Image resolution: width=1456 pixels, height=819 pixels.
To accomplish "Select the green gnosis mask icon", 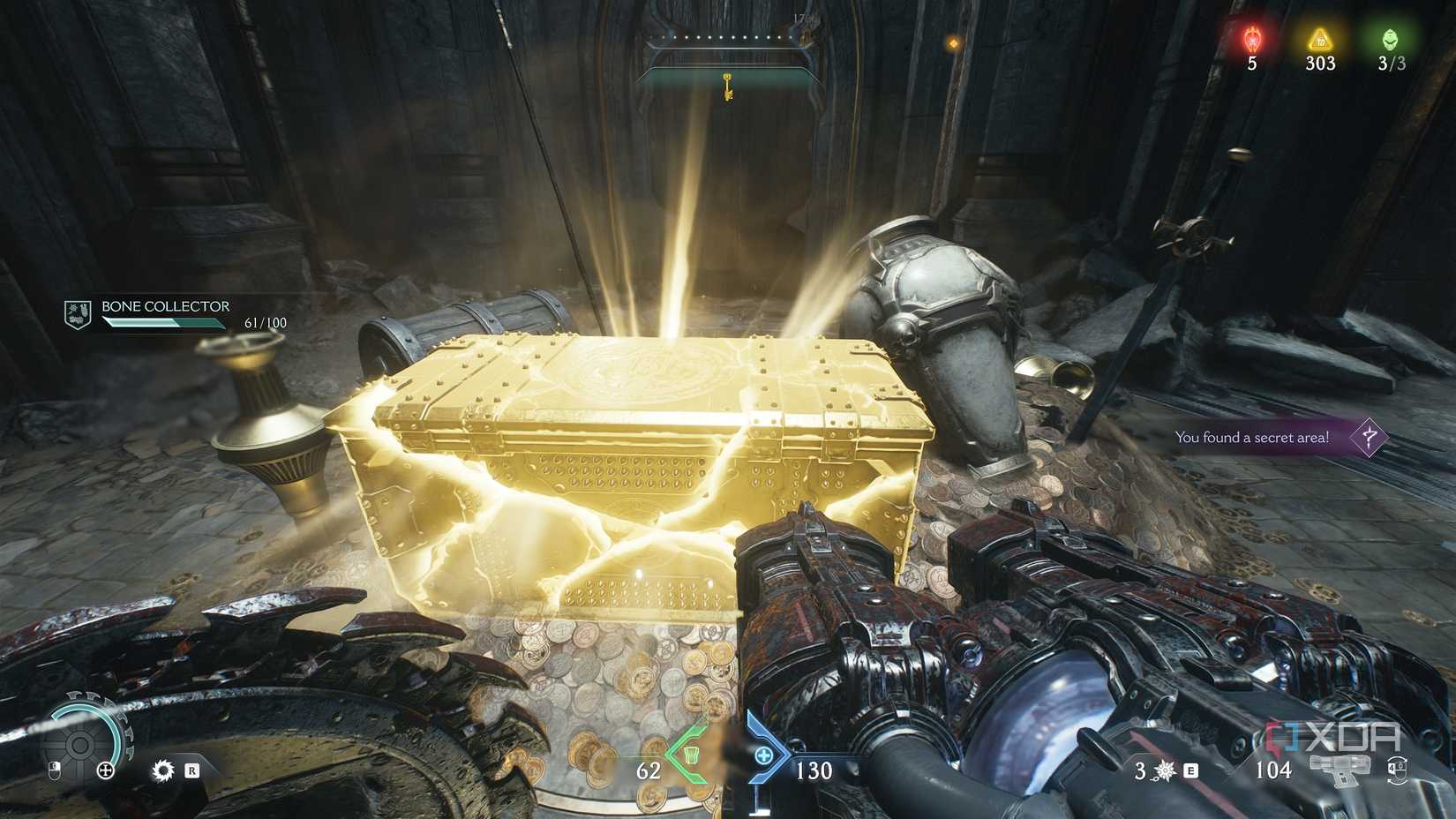I will point(1390,39).
